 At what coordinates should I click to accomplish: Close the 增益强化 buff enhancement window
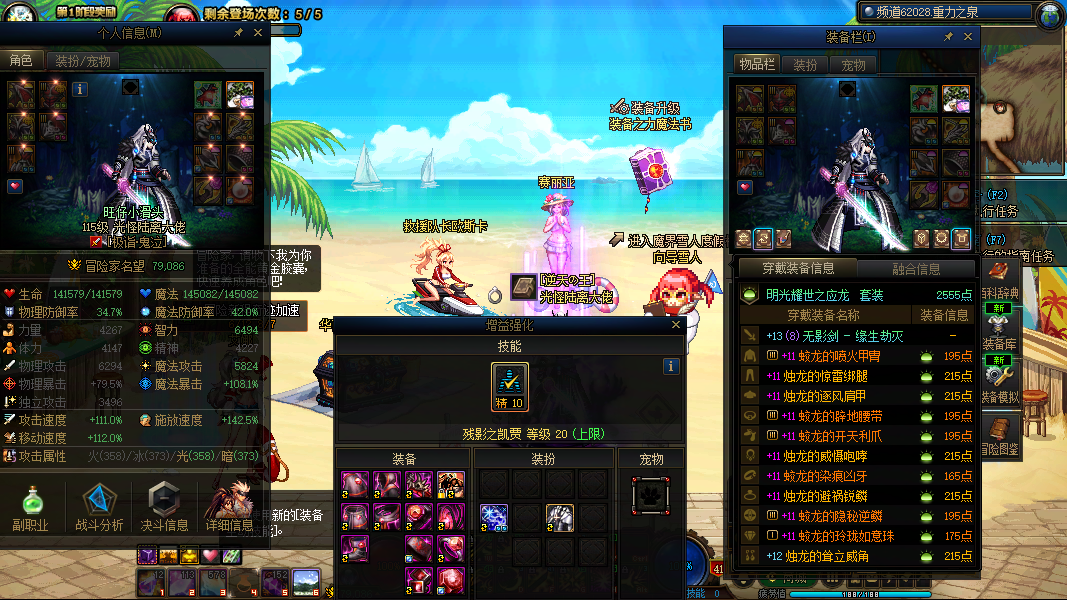pyautogui.click(x=676, y=325)
